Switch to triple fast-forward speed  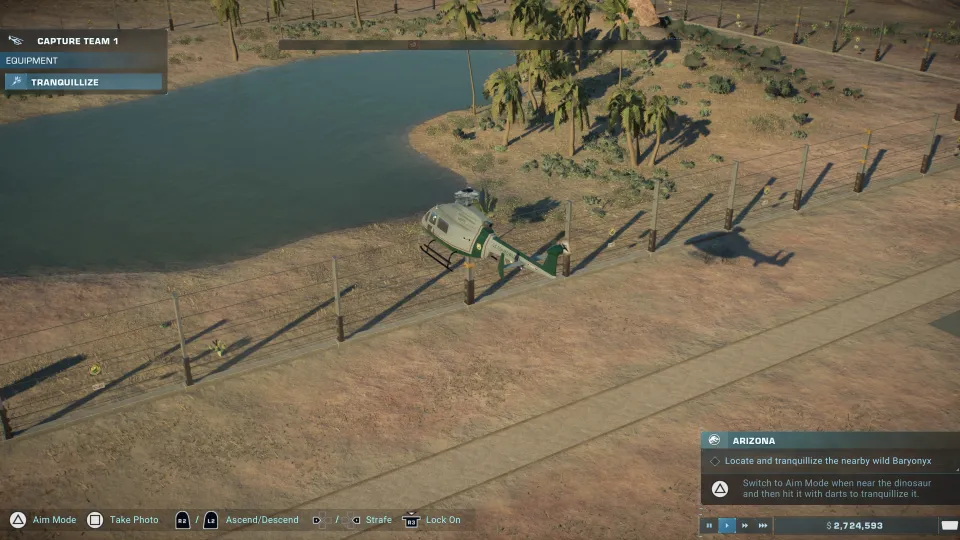pos(763,525)
